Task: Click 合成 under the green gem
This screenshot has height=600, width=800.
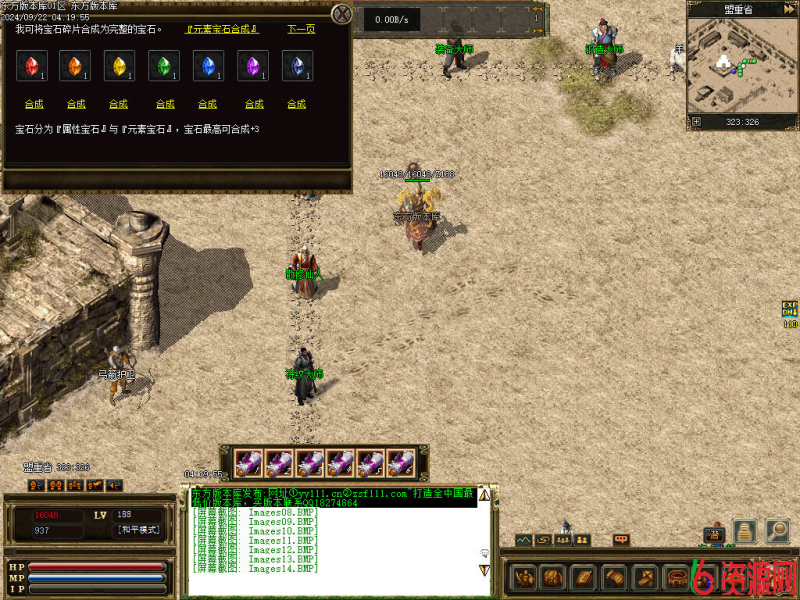Action: coord(163,104)
